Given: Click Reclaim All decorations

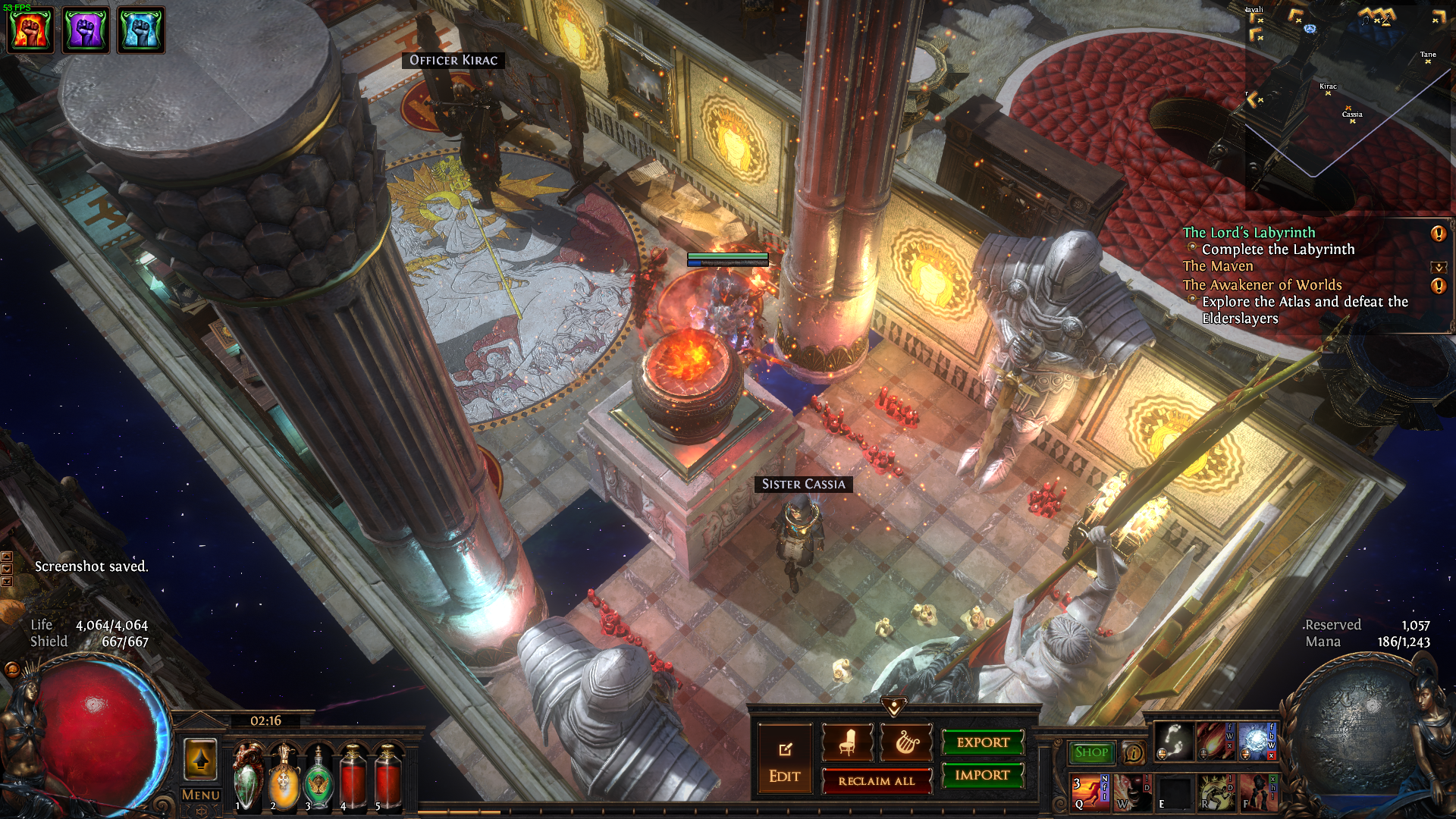Looking at the screenshot, I should 877,781.
